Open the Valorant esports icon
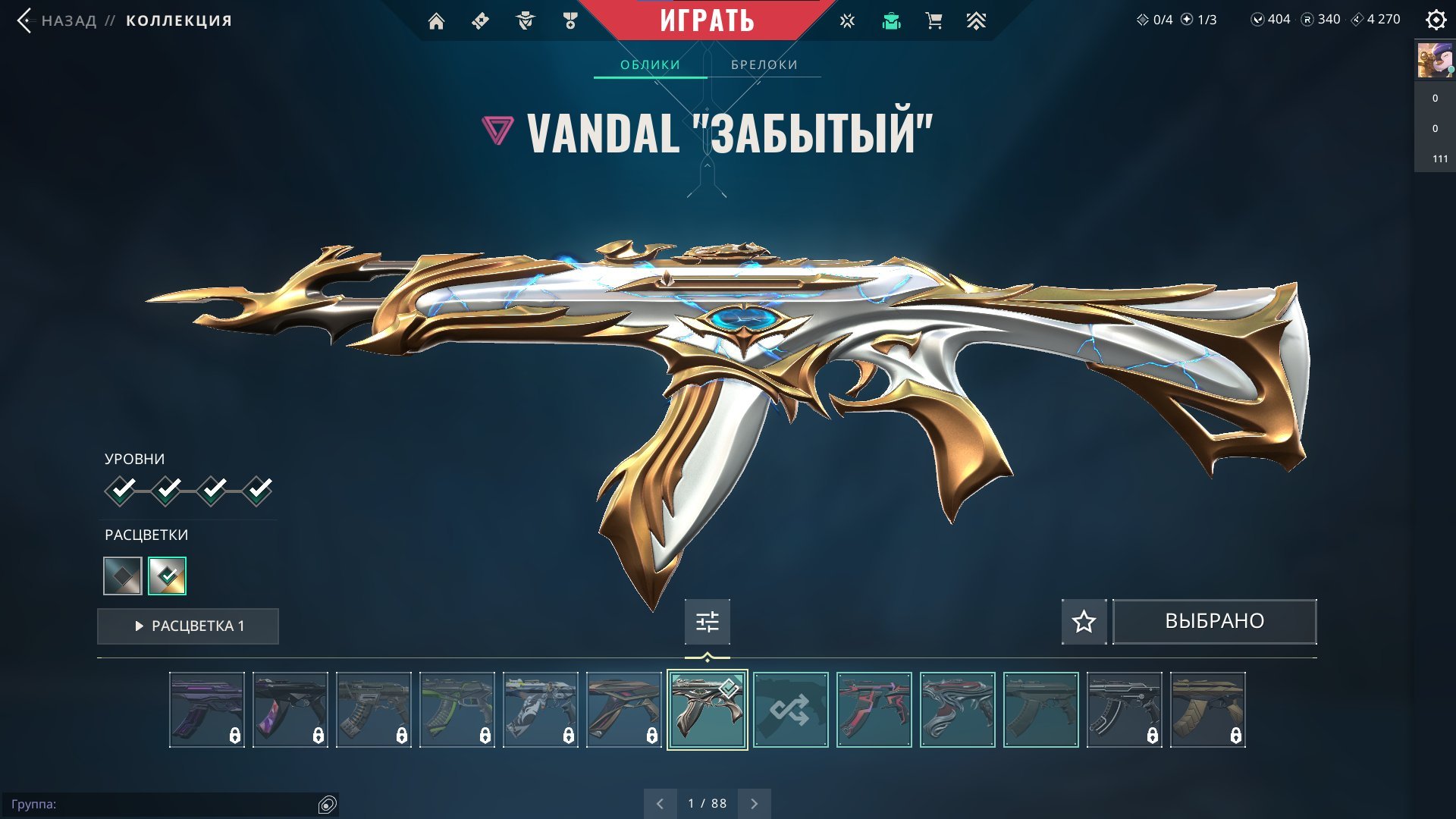 pyautogui.click(x=846, y=20)
